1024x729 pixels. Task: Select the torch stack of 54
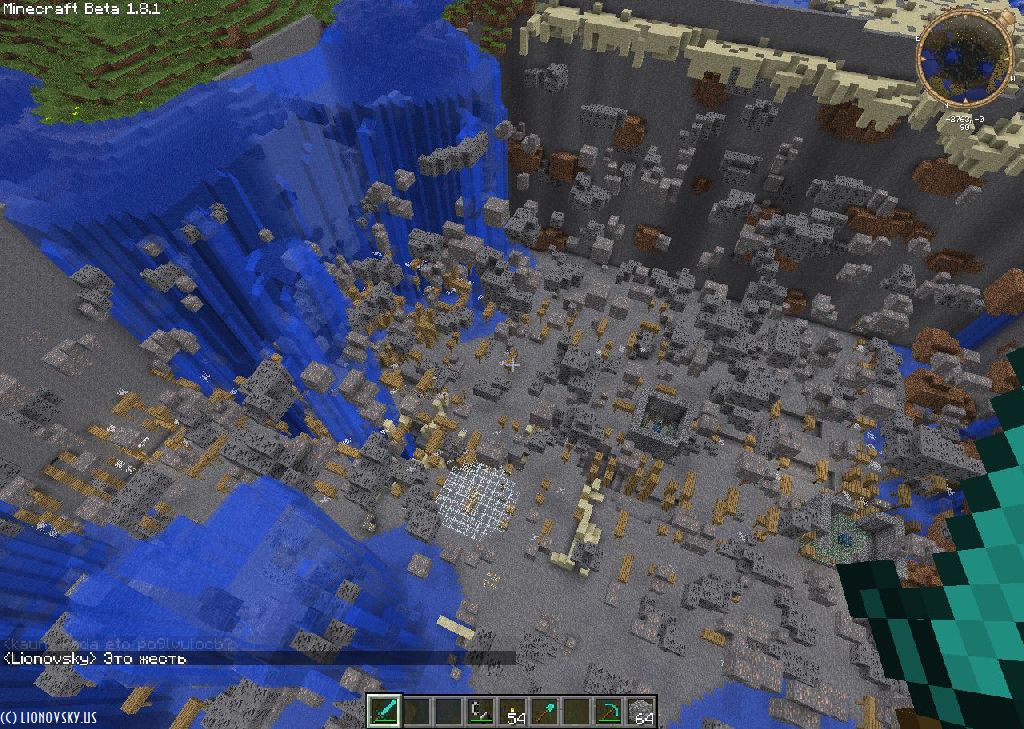coord(513,711)
